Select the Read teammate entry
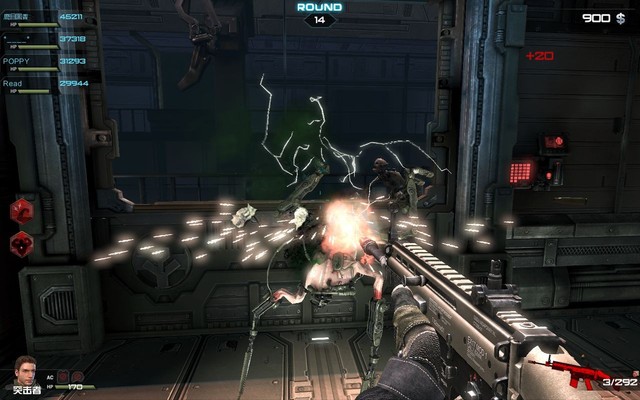Viewport: 640px width, 400px height. (45, 86)
